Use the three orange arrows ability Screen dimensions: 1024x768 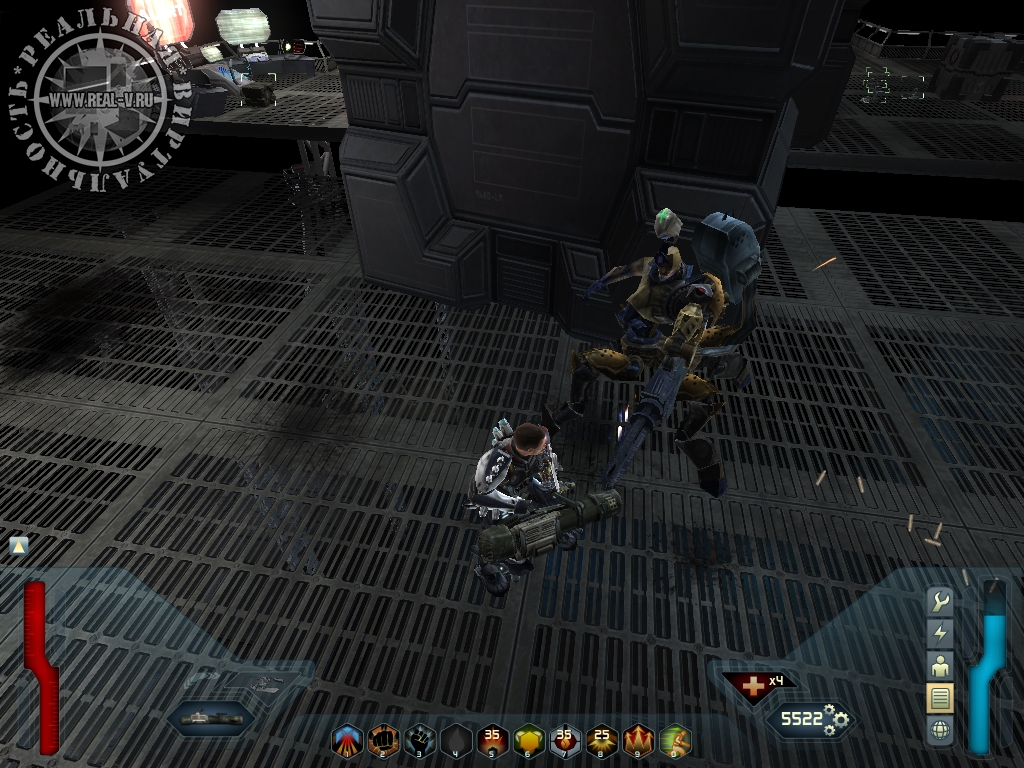[638, 741]
